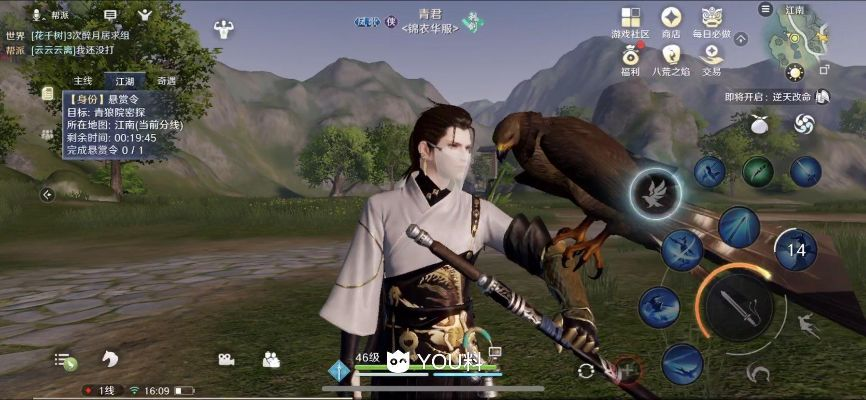Open the flexing strongman character icon
The height and width of the screenshot is (400, 866).
223,29
